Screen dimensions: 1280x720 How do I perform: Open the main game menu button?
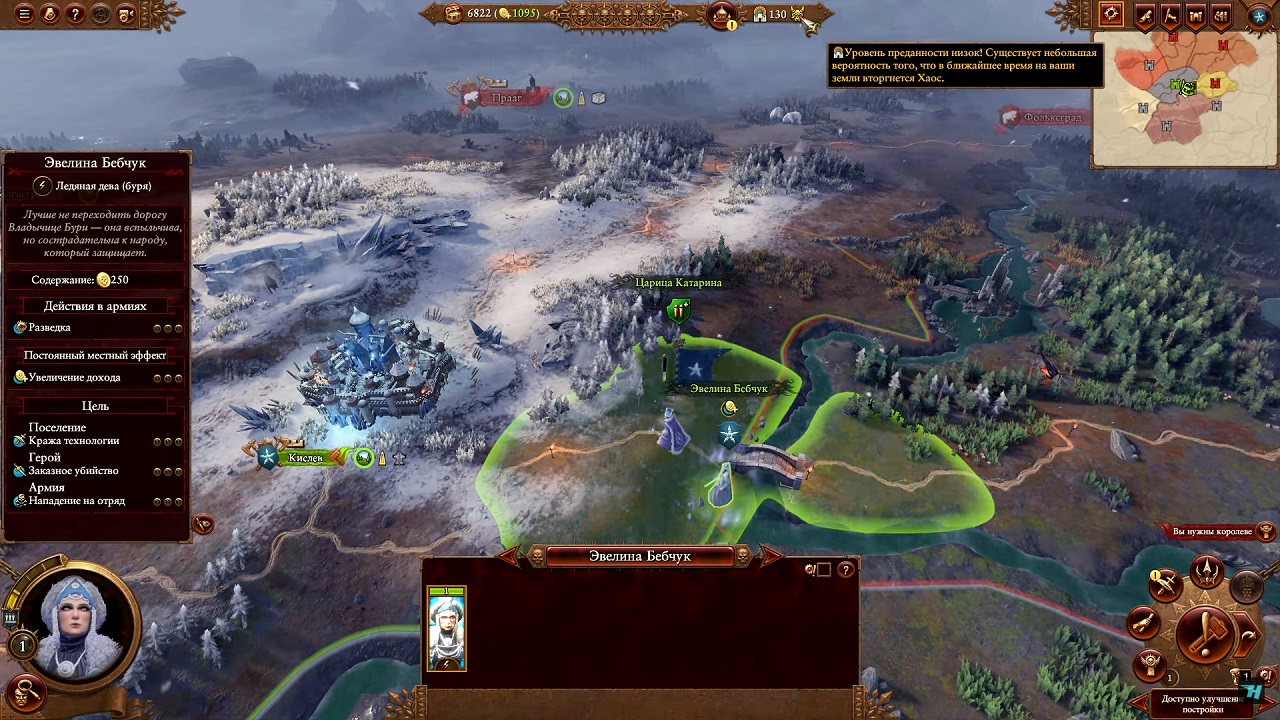pos(24,14)
